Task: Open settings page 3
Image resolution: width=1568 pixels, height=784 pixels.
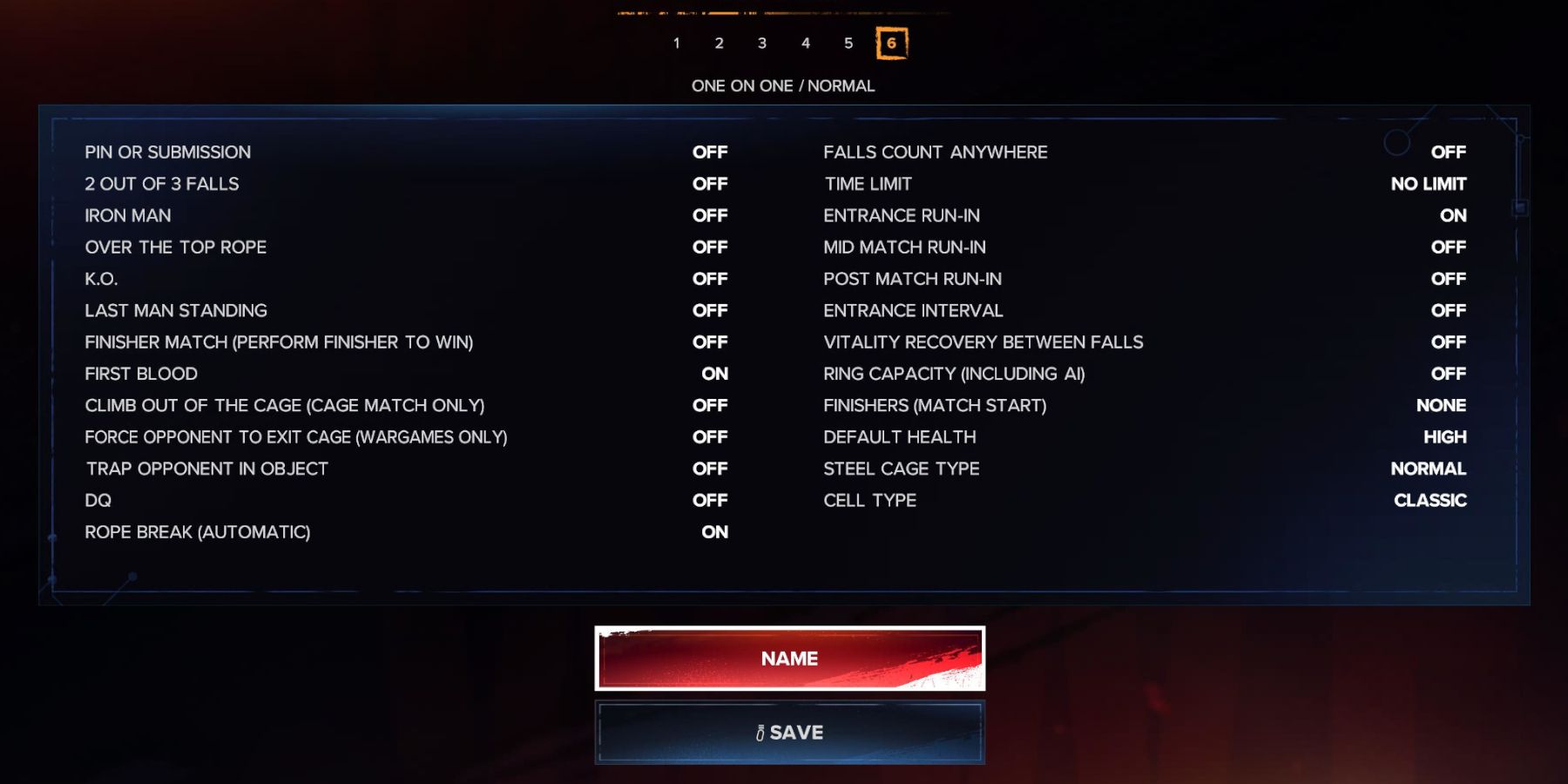Action: [762, 43]
